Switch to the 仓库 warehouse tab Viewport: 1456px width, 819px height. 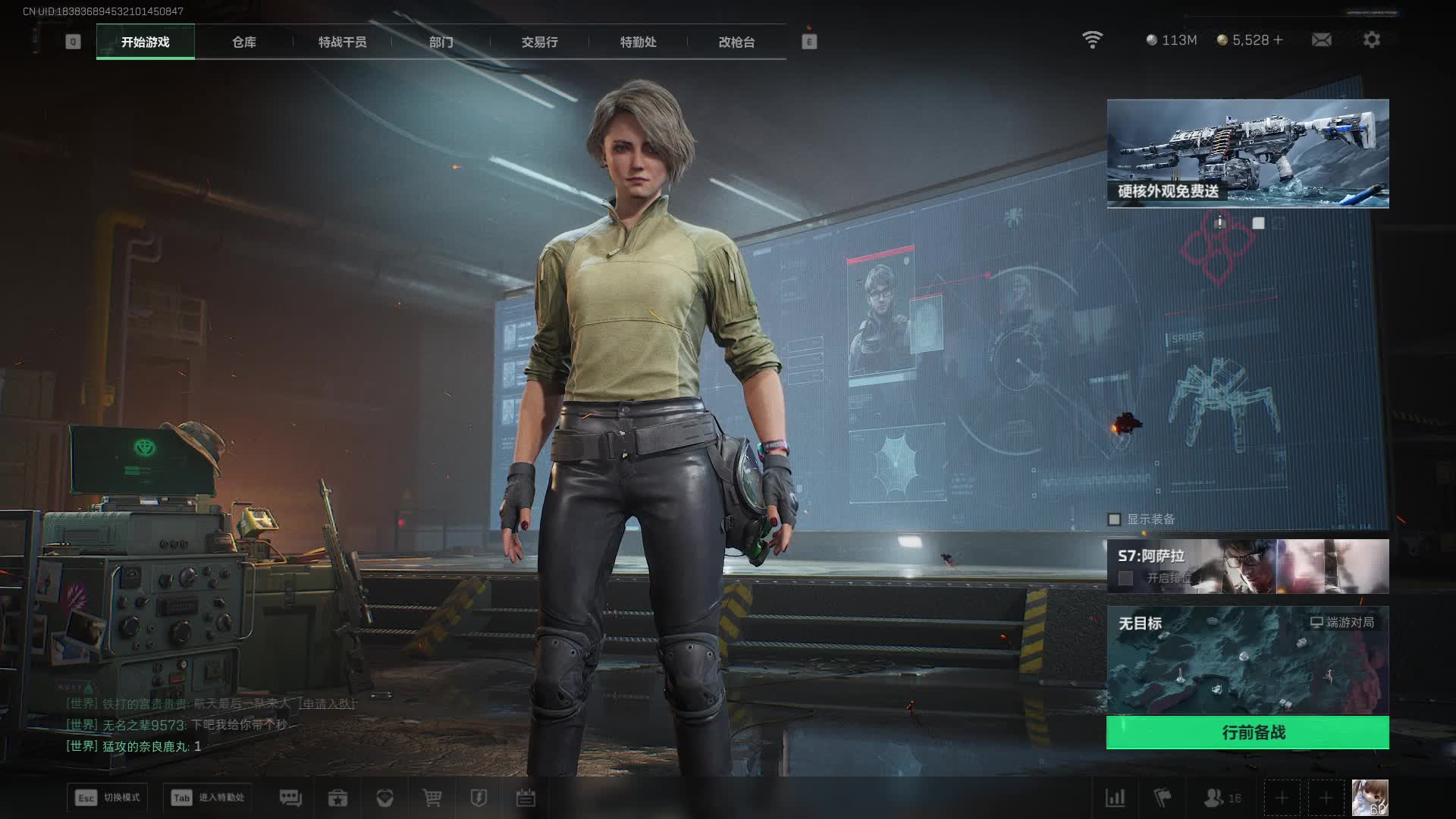[x=243, y=42]
